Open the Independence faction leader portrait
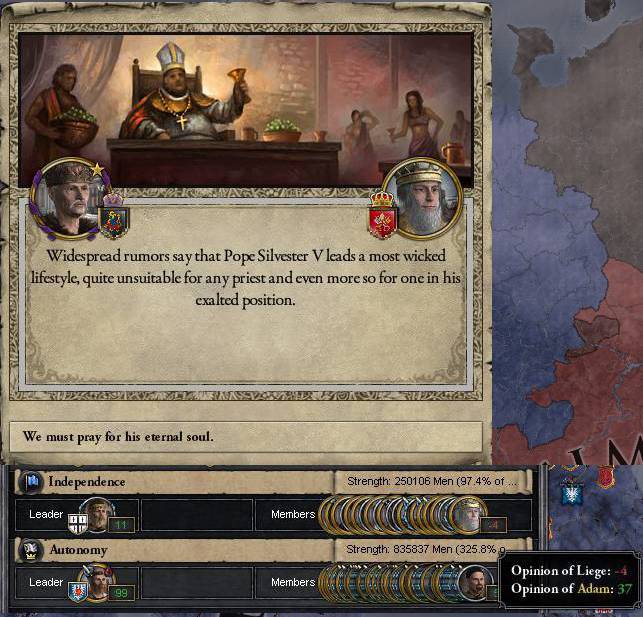The height and width of the screenshot is (617, 643). (97, 514)
